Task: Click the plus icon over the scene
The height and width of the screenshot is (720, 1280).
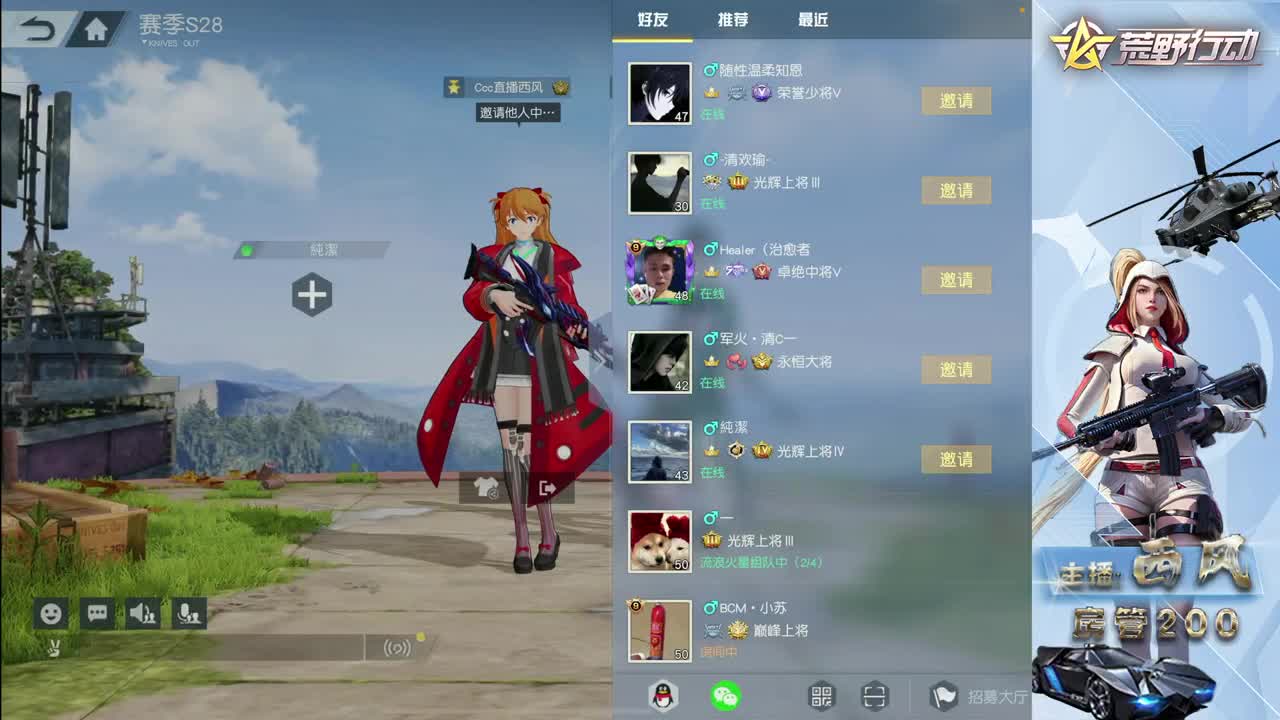Action: click(313, 293)
